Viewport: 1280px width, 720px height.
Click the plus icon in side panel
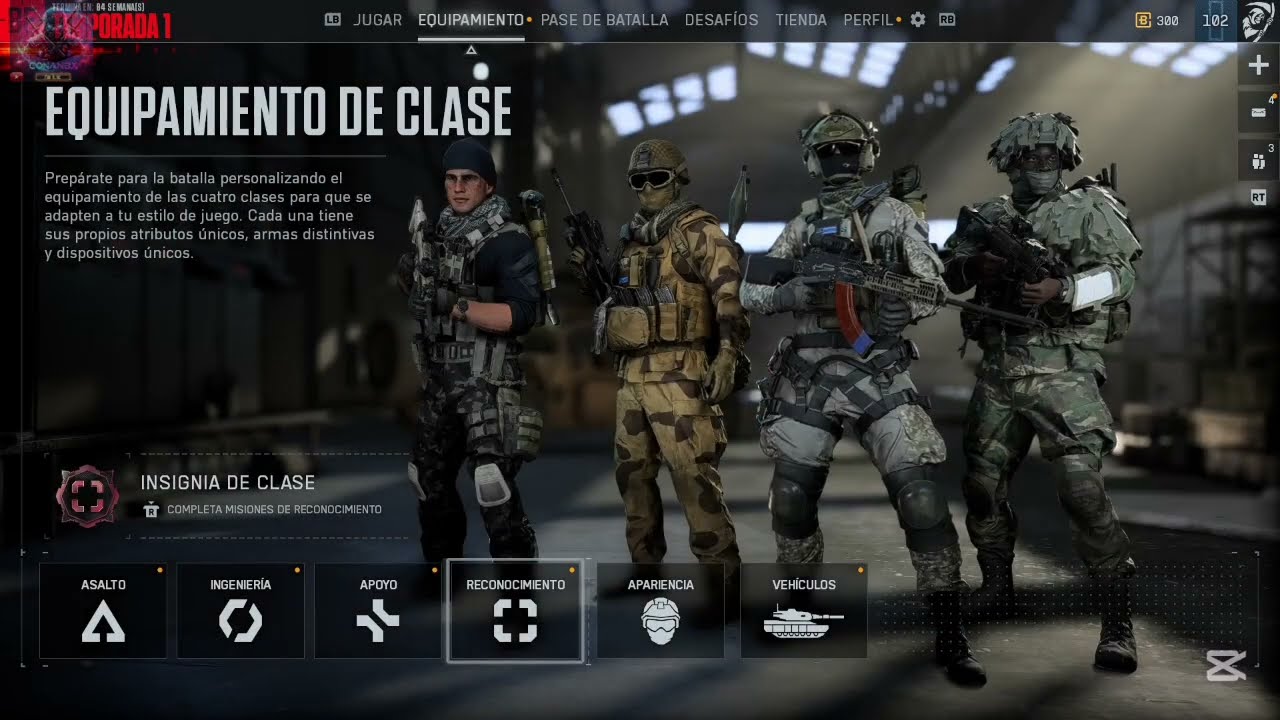(x=1259, y=66)
